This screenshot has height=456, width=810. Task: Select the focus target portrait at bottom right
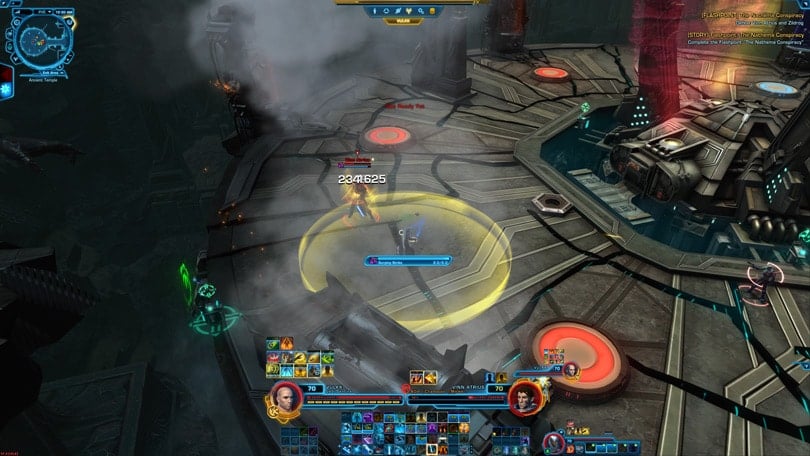coord(555,439)
